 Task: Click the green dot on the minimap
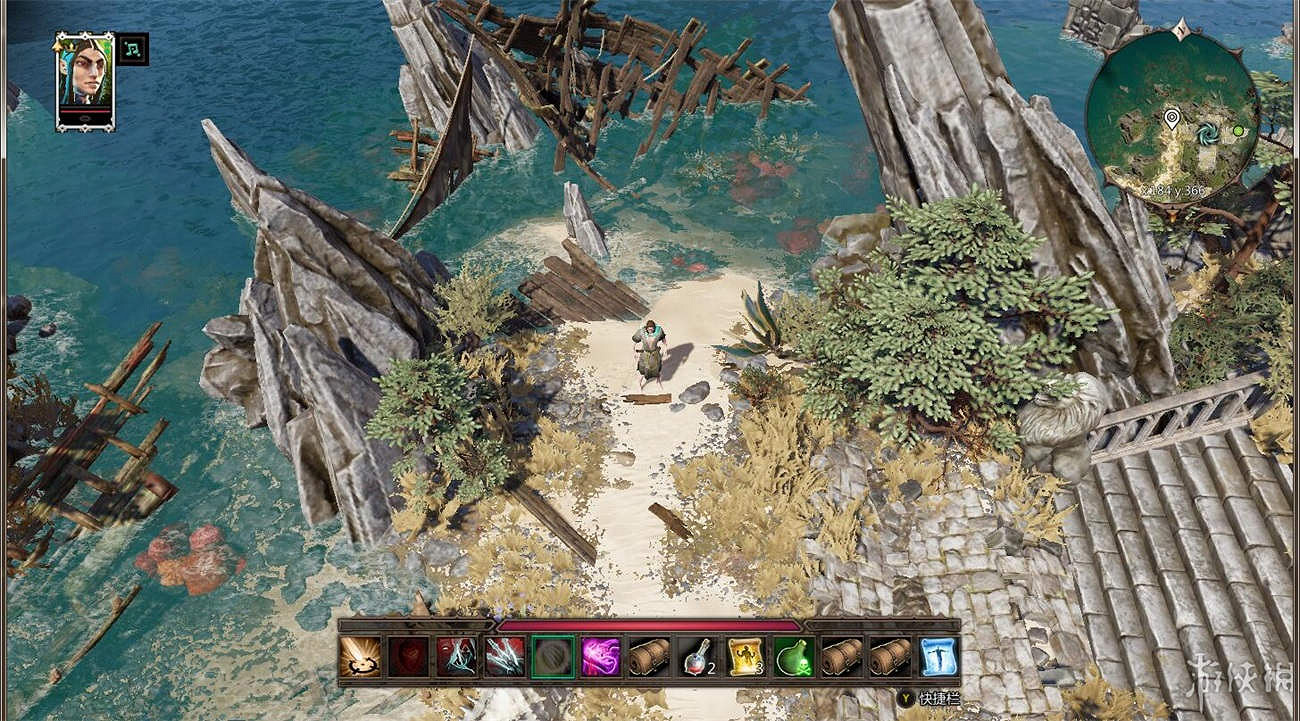point(1238,131)
